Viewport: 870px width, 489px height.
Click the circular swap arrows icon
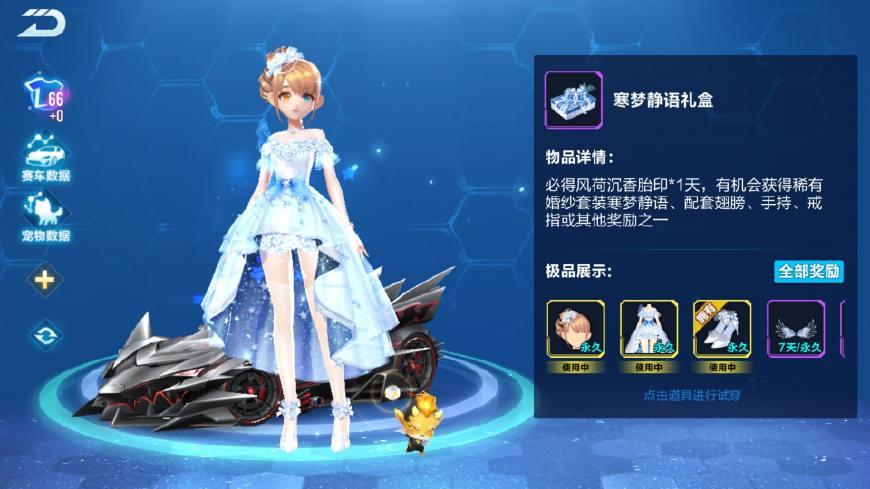[44, 335]
